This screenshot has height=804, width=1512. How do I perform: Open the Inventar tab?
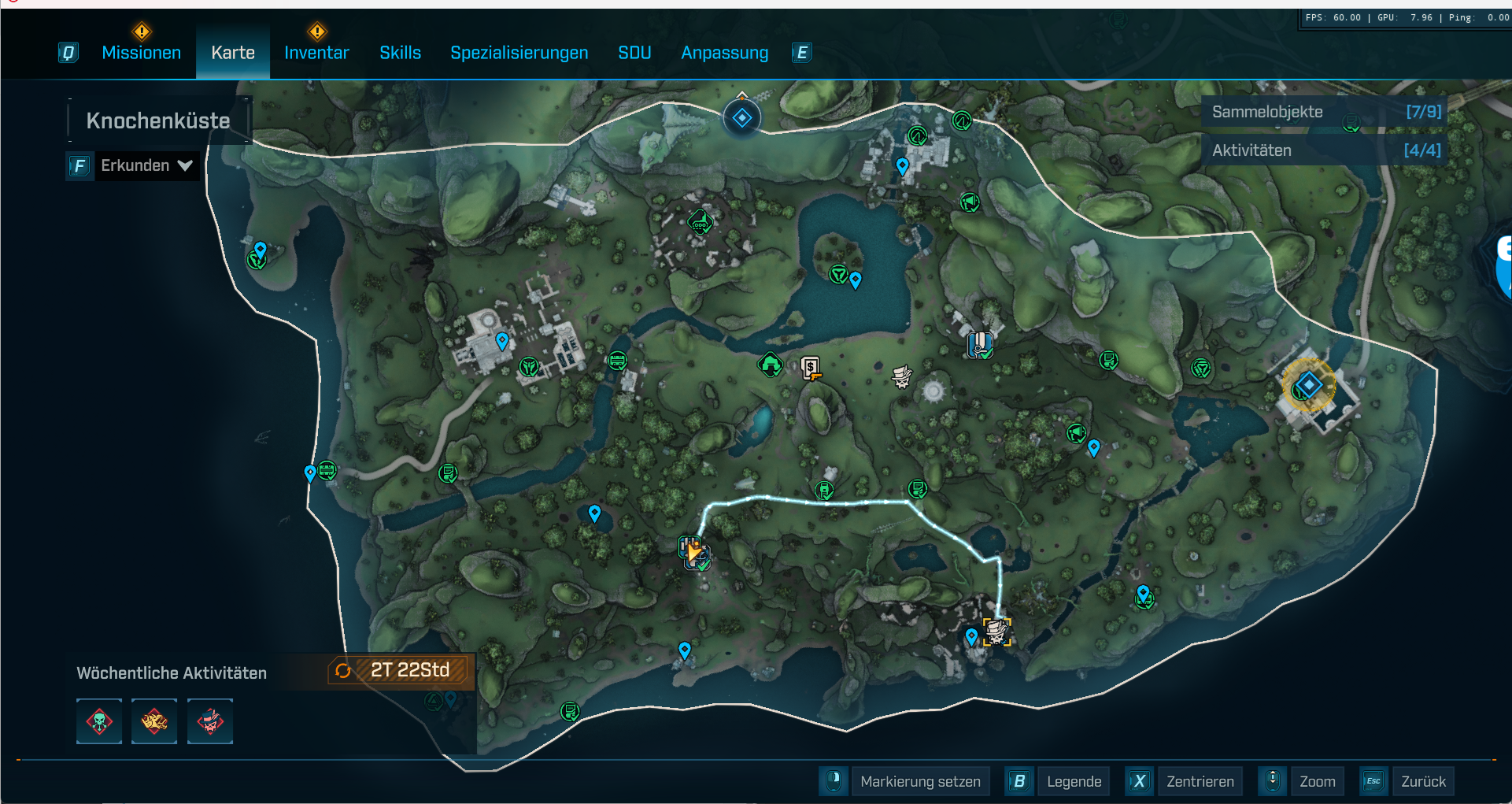coord(316,53)
